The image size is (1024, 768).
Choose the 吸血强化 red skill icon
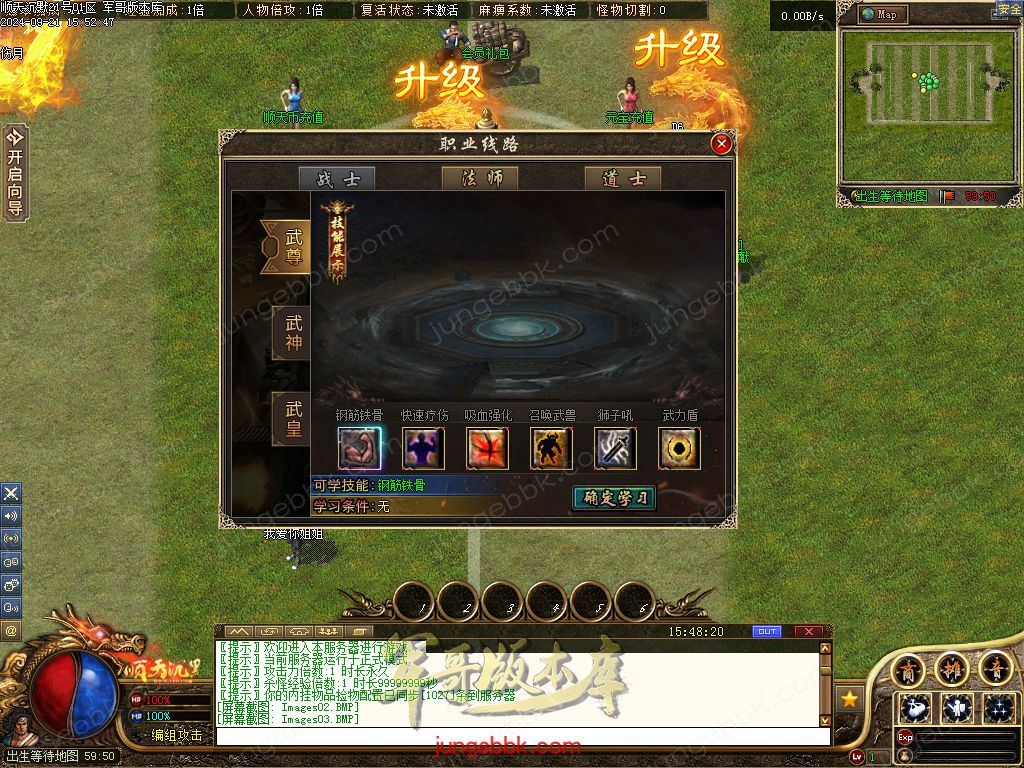[487, 448]
